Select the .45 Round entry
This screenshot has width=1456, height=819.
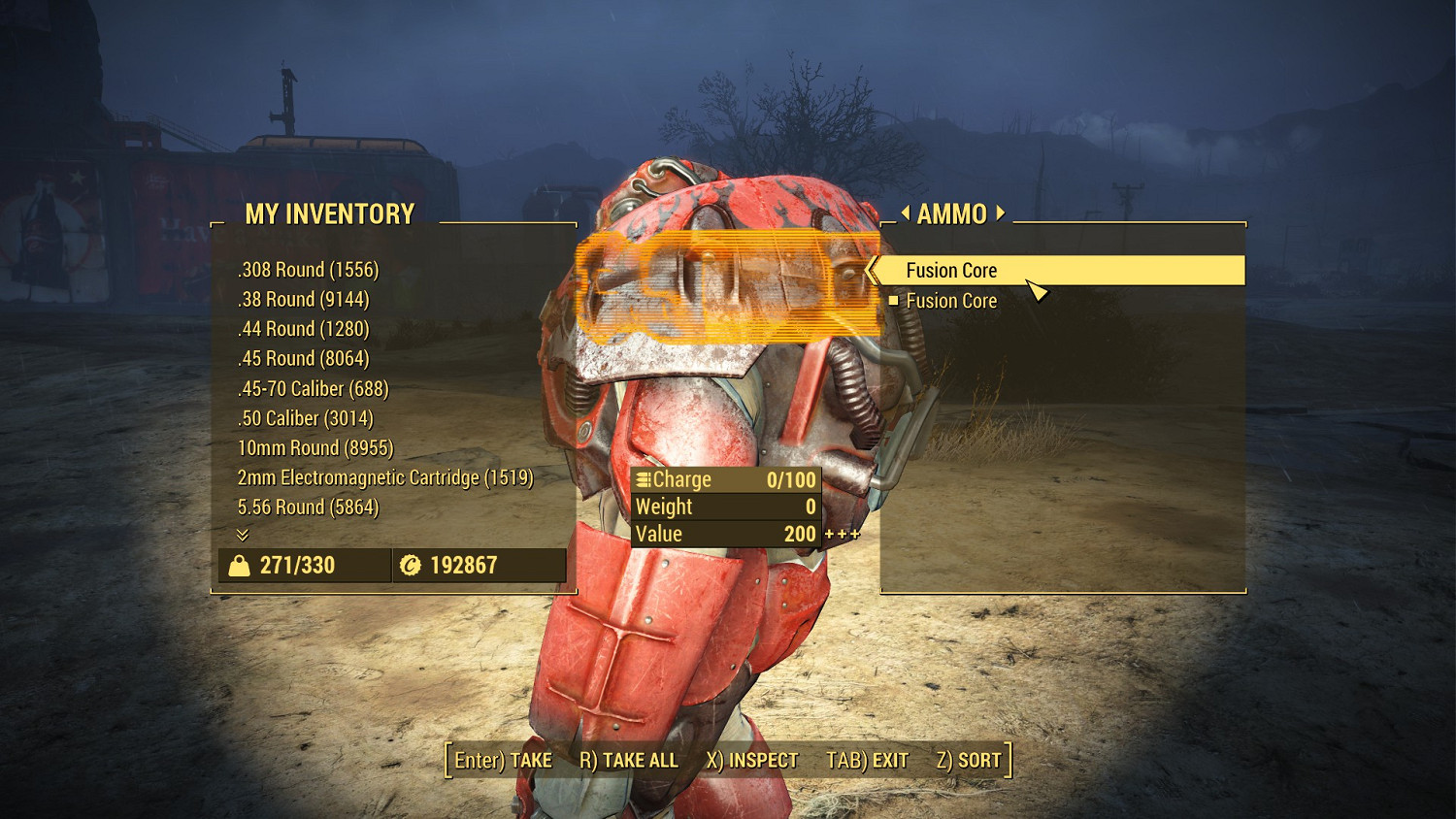click(x=303, y=359)
